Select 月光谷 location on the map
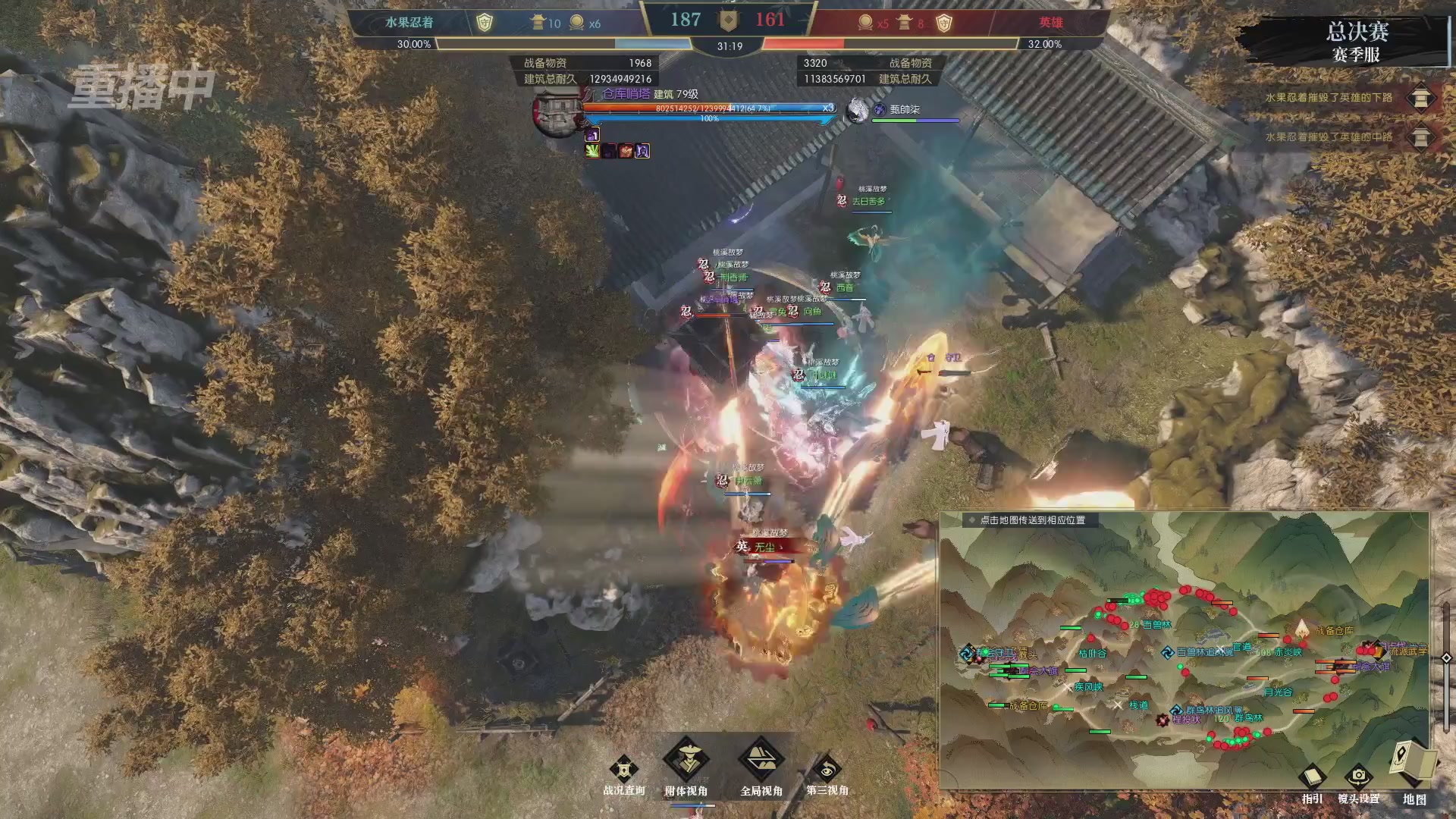 click(x=1278, y=692)
